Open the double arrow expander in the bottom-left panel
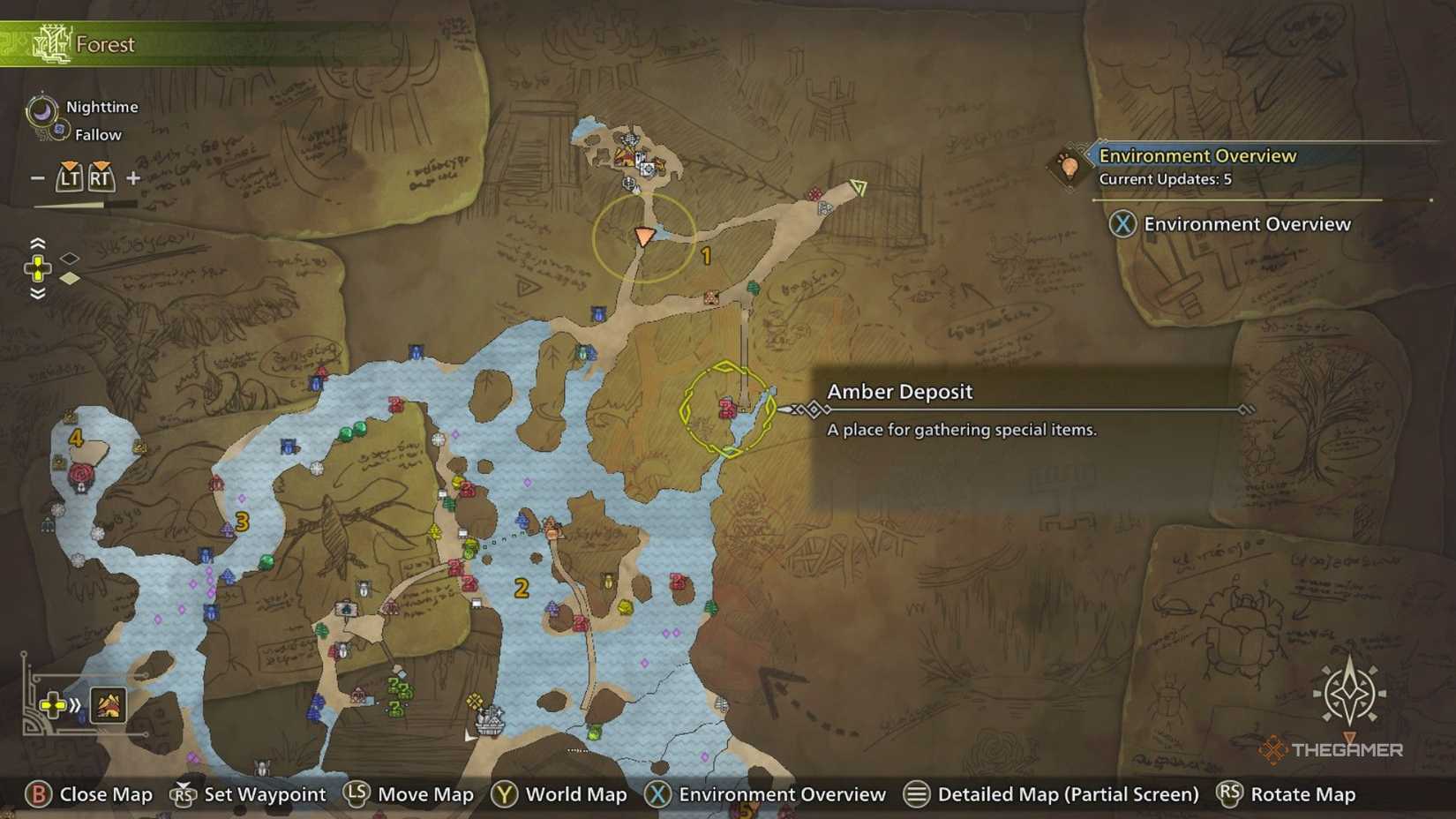1456x819 pixels. (77, 705)
